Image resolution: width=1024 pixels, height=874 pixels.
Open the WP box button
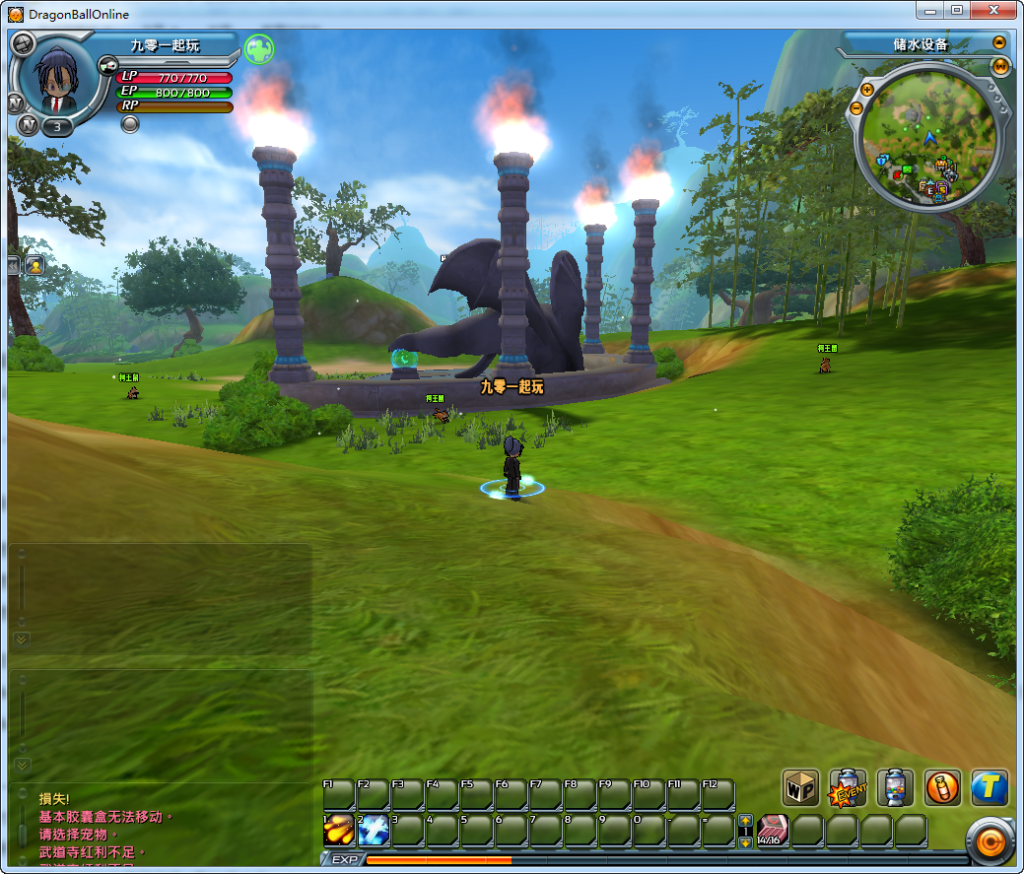[x=800, y=787]
